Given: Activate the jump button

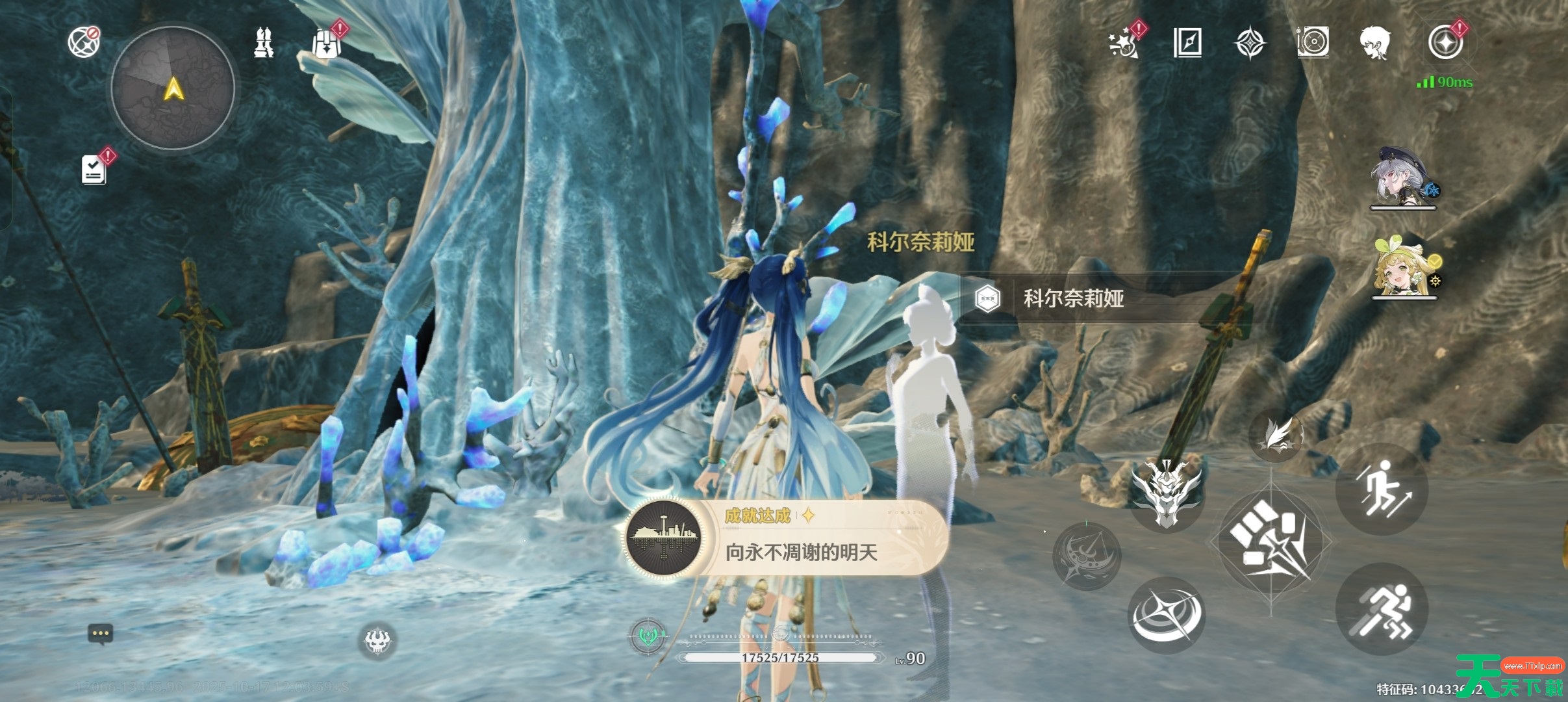Looking at the screenshot, I should pos(1382,489).
